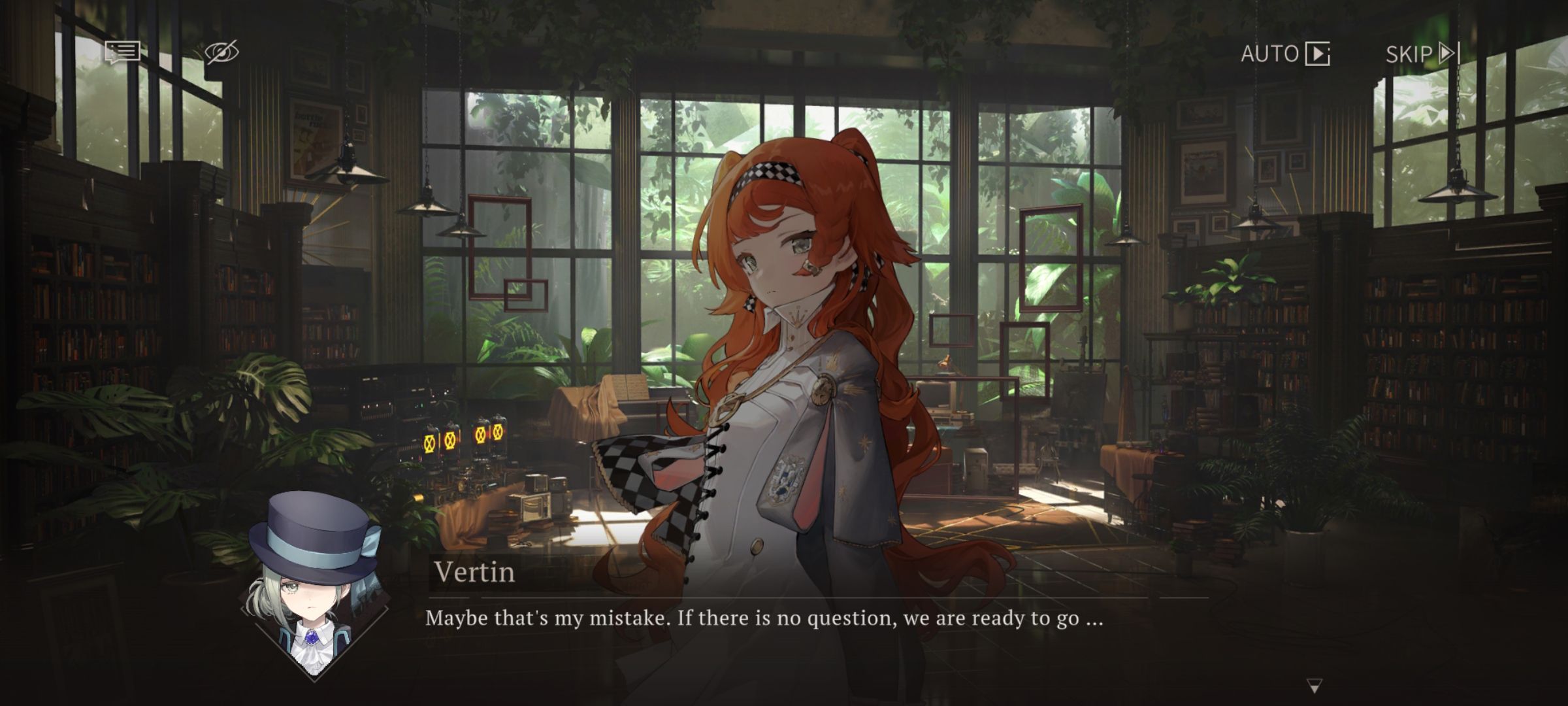The image size is (1568, 706).
Task: Tap the hide interface eye icon
Action: [221, 51]
